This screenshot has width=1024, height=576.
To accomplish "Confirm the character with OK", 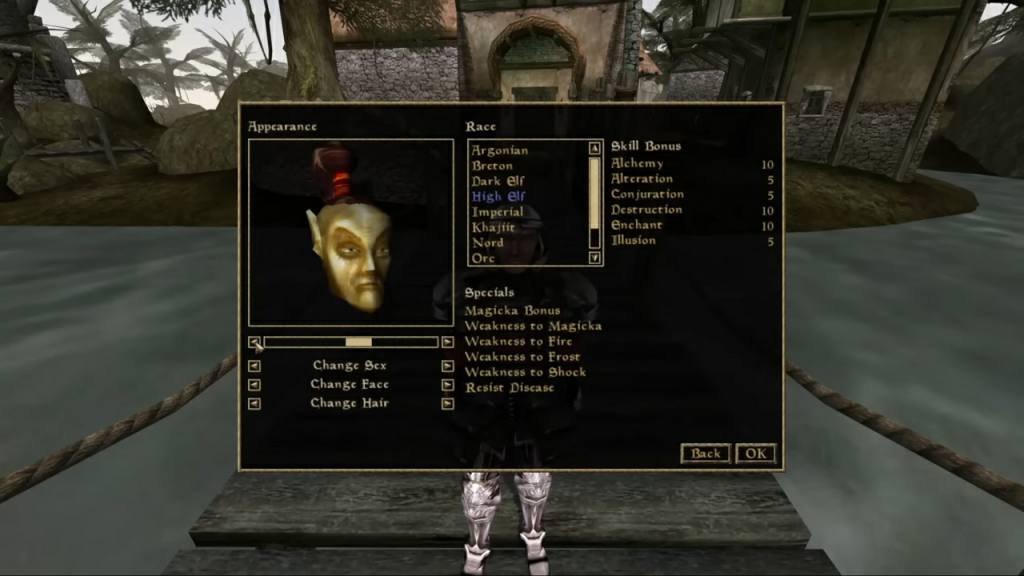I will (x=756, y=453).
